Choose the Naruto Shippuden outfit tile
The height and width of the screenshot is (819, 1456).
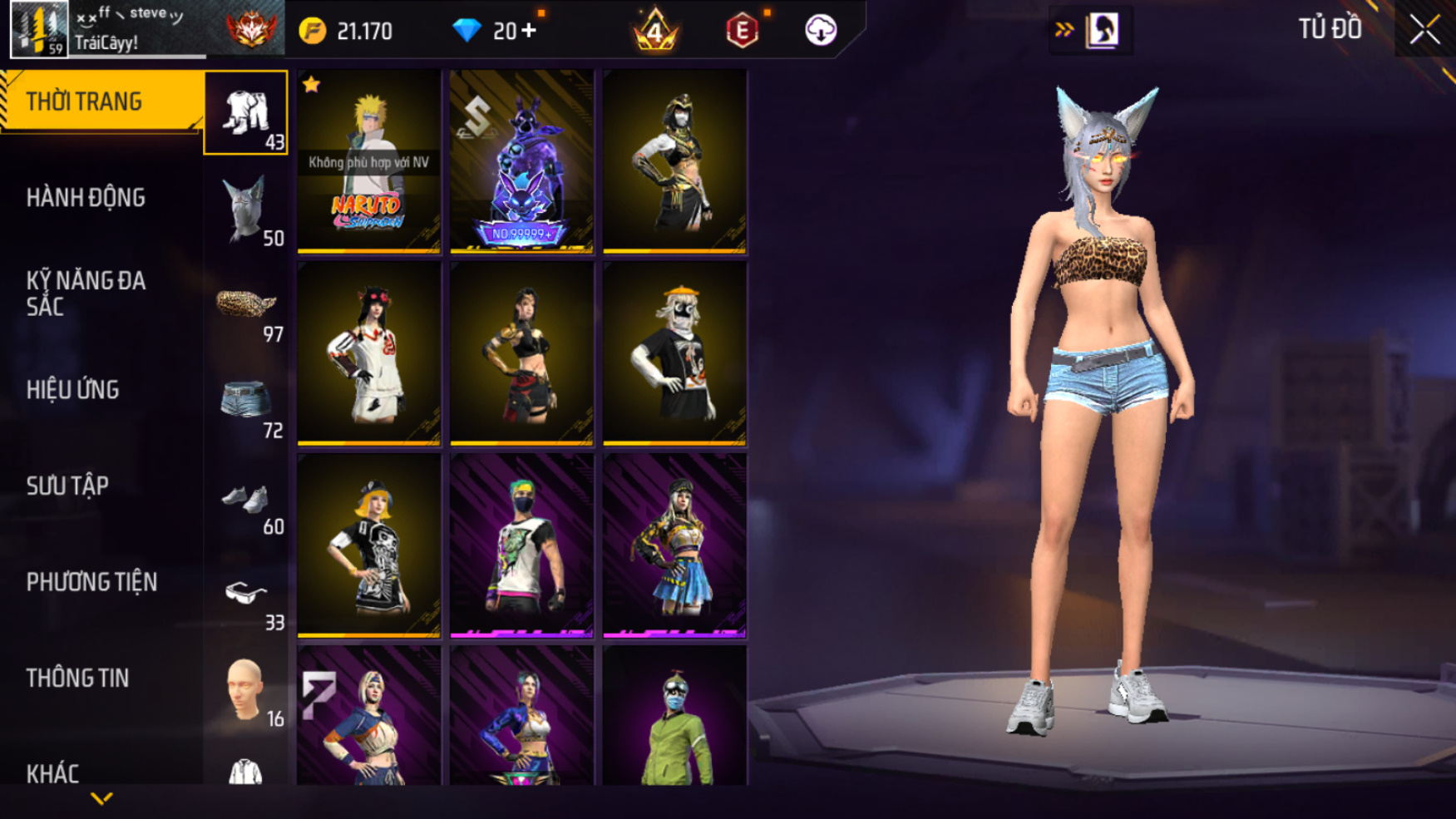369,161
